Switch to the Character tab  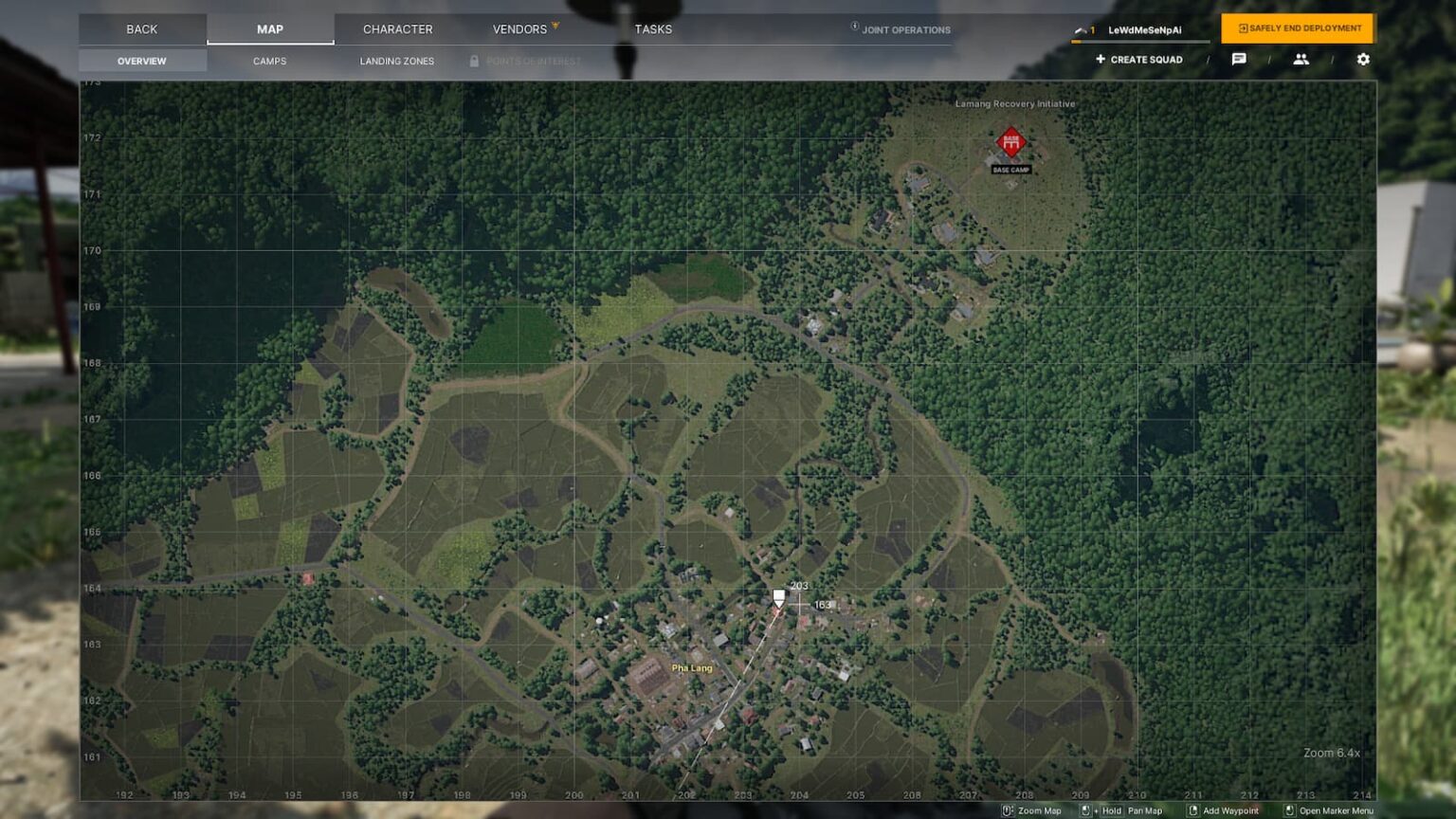click(x=397, y=28)
